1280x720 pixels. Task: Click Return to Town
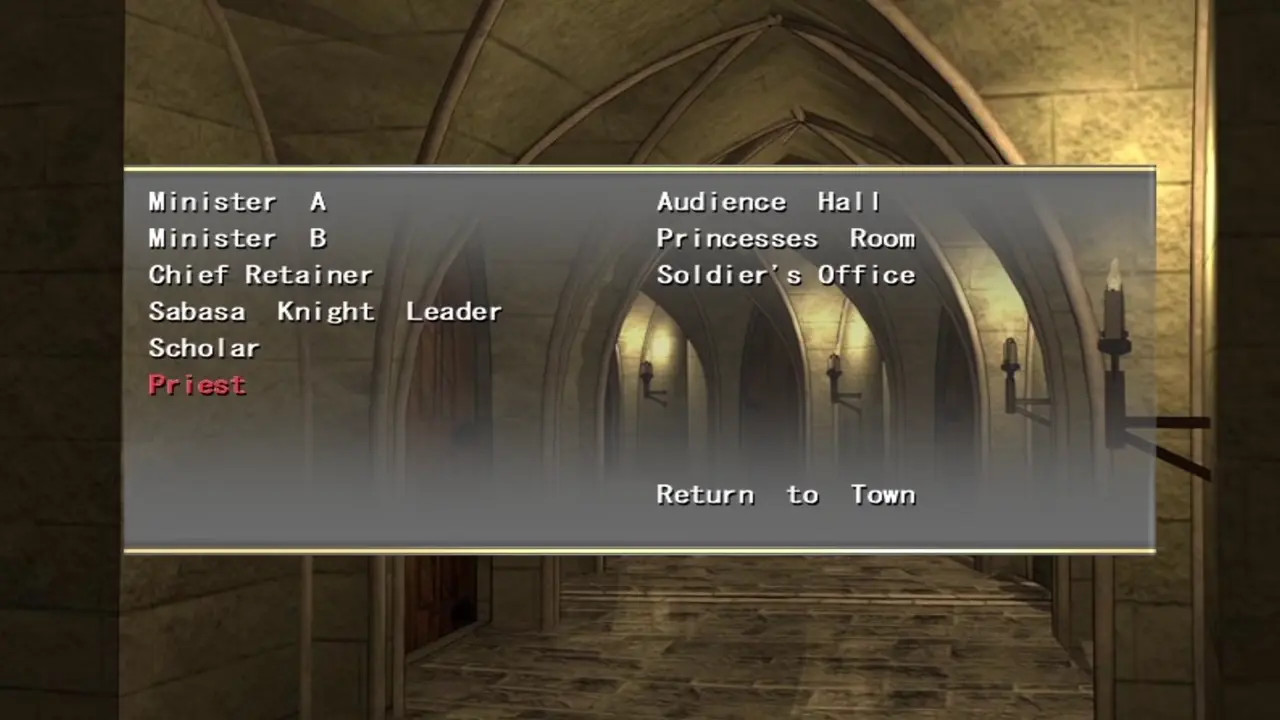(785, 495)
